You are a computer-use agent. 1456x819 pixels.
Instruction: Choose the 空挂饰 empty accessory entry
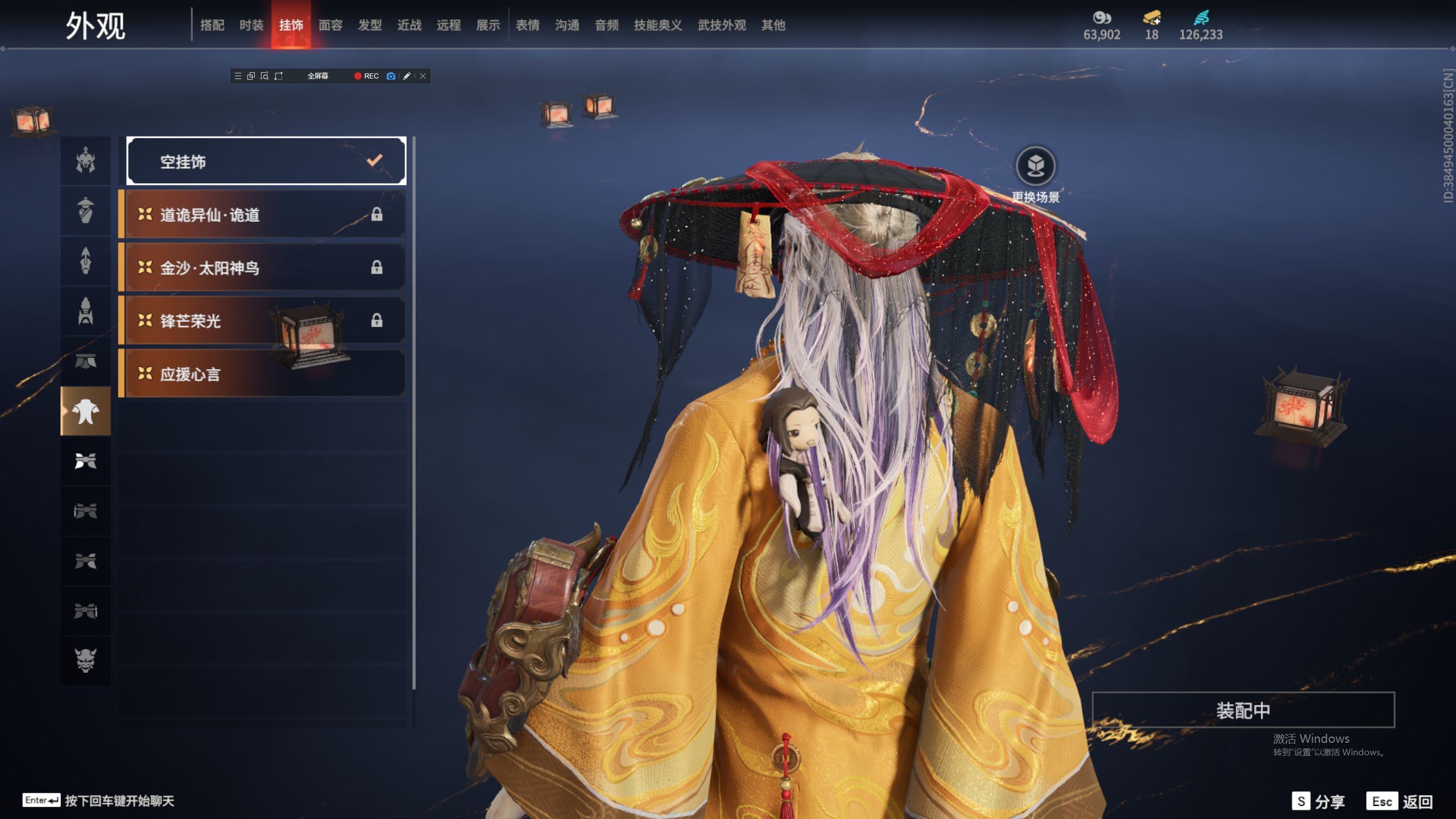pyautogui.click(x=266, y=162)
